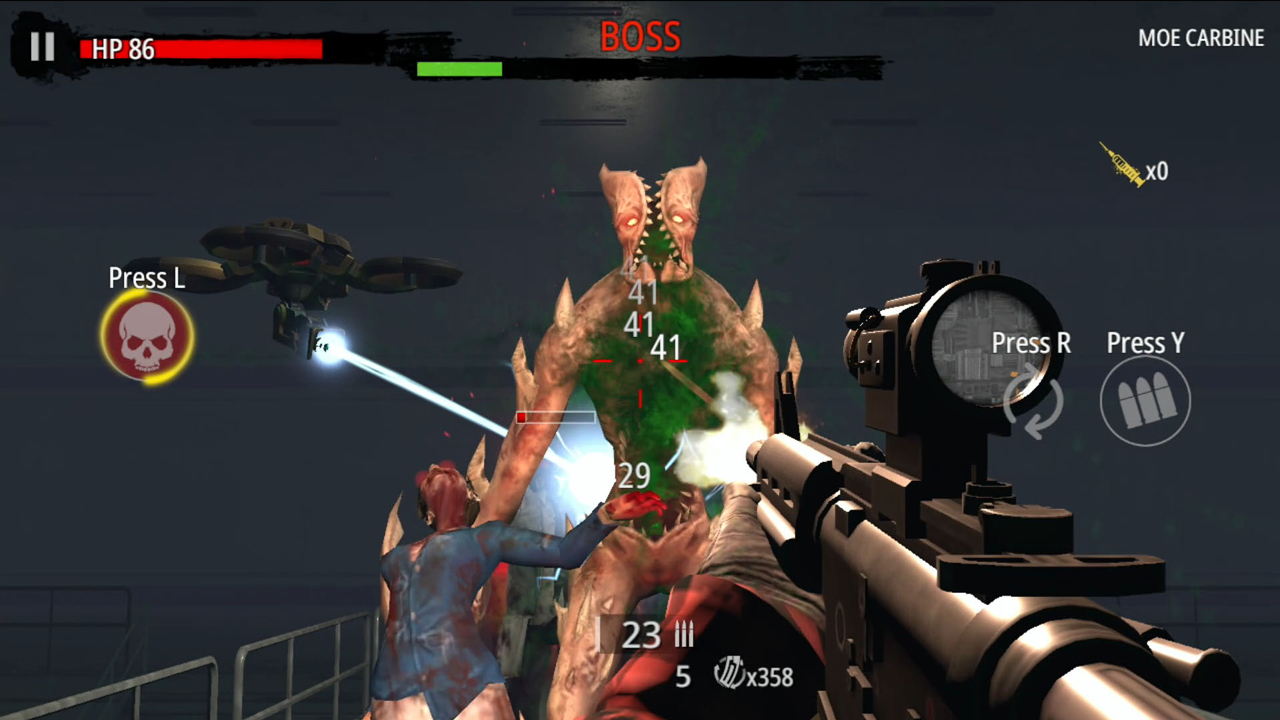
Task: Pause the game
Action: pos(42,47)
